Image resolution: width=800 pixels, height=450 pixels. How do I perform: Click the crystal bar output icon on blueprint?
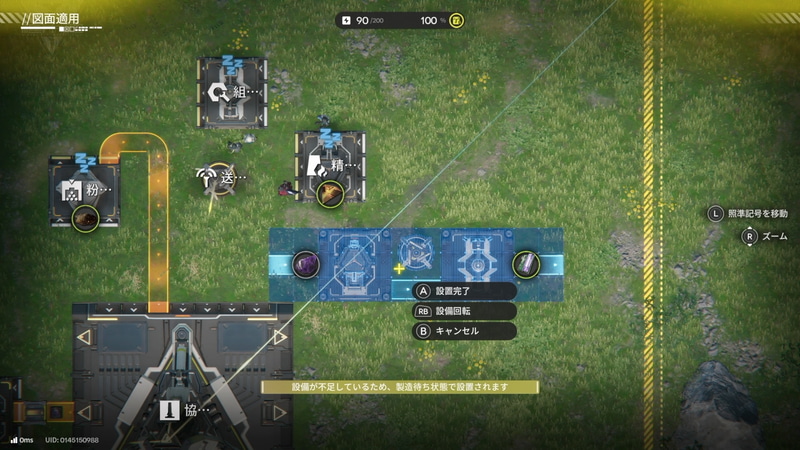point(526,264)
